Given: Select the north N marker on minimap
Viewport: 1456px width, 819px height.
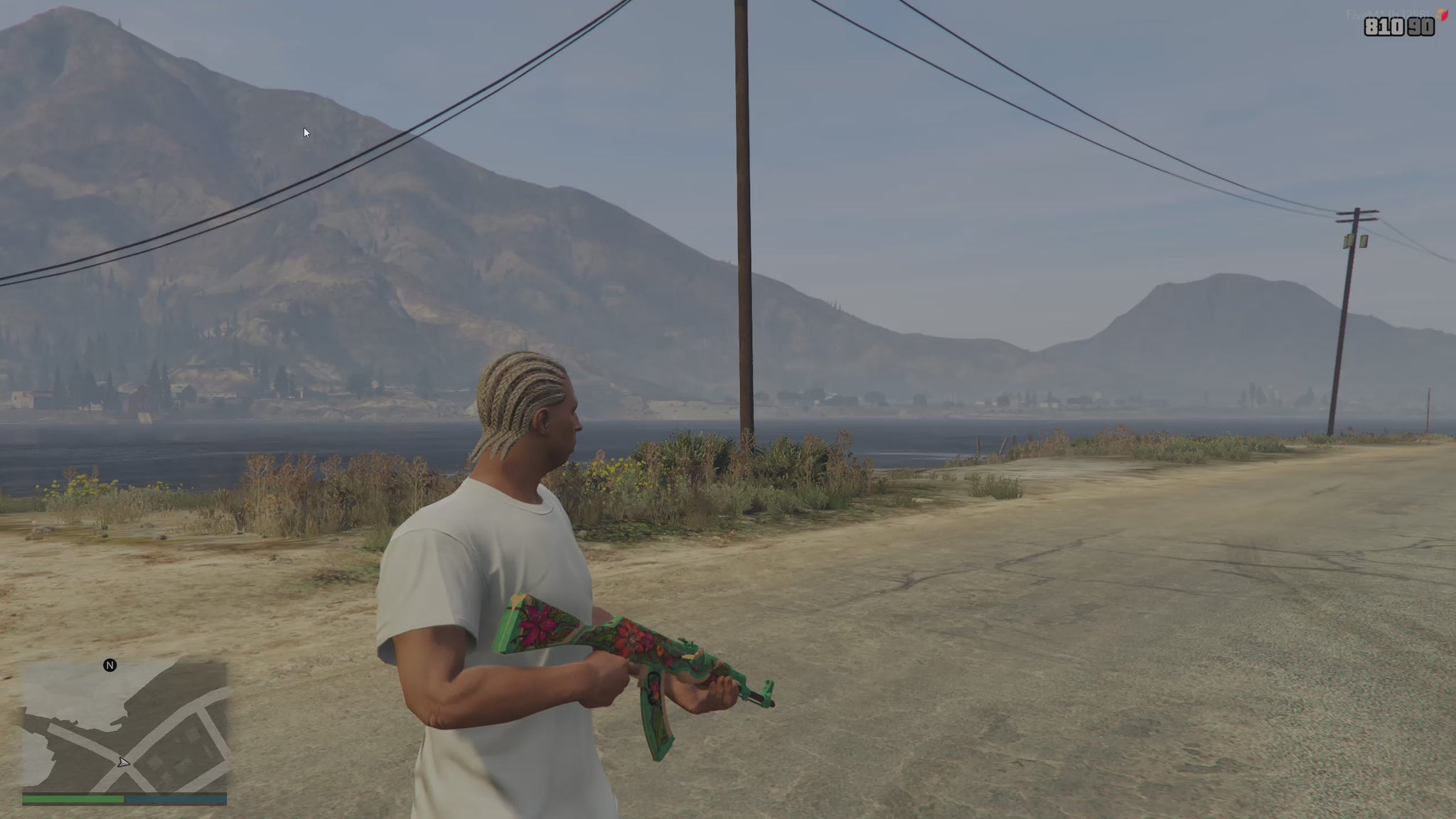Looking at the screenshot, I should click(109, 665).
